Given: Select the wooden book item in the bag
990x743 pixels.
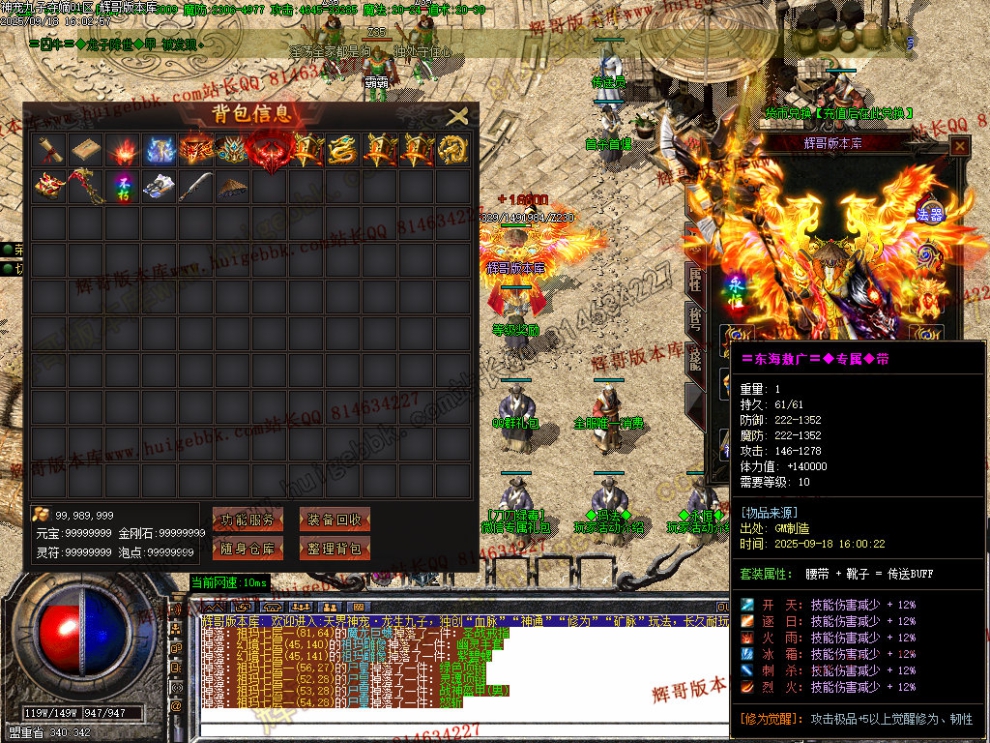Looking at the screenshot, I should [85, 149].
